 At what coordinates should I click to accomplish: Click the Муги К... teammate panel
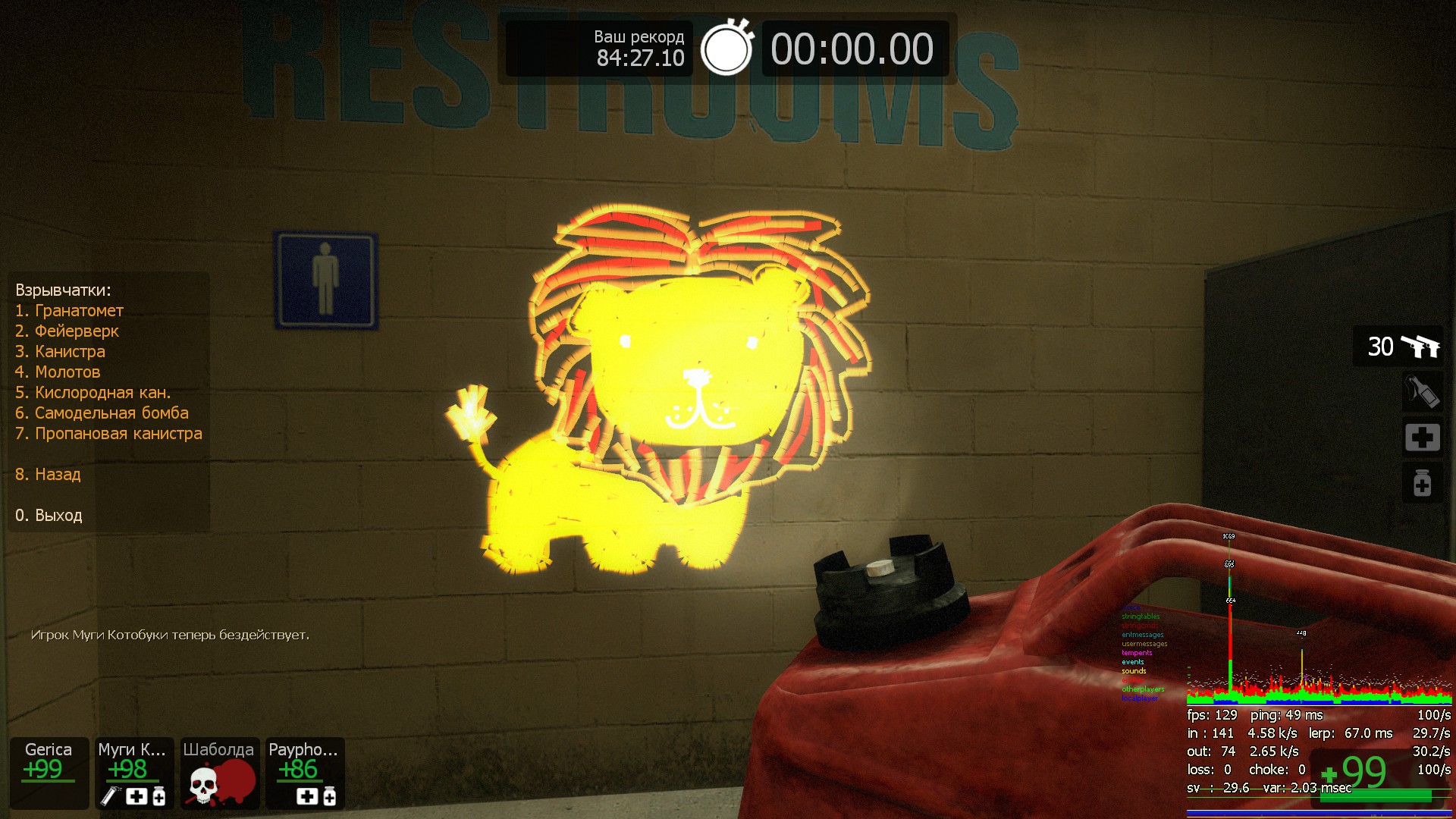[133, 772]
